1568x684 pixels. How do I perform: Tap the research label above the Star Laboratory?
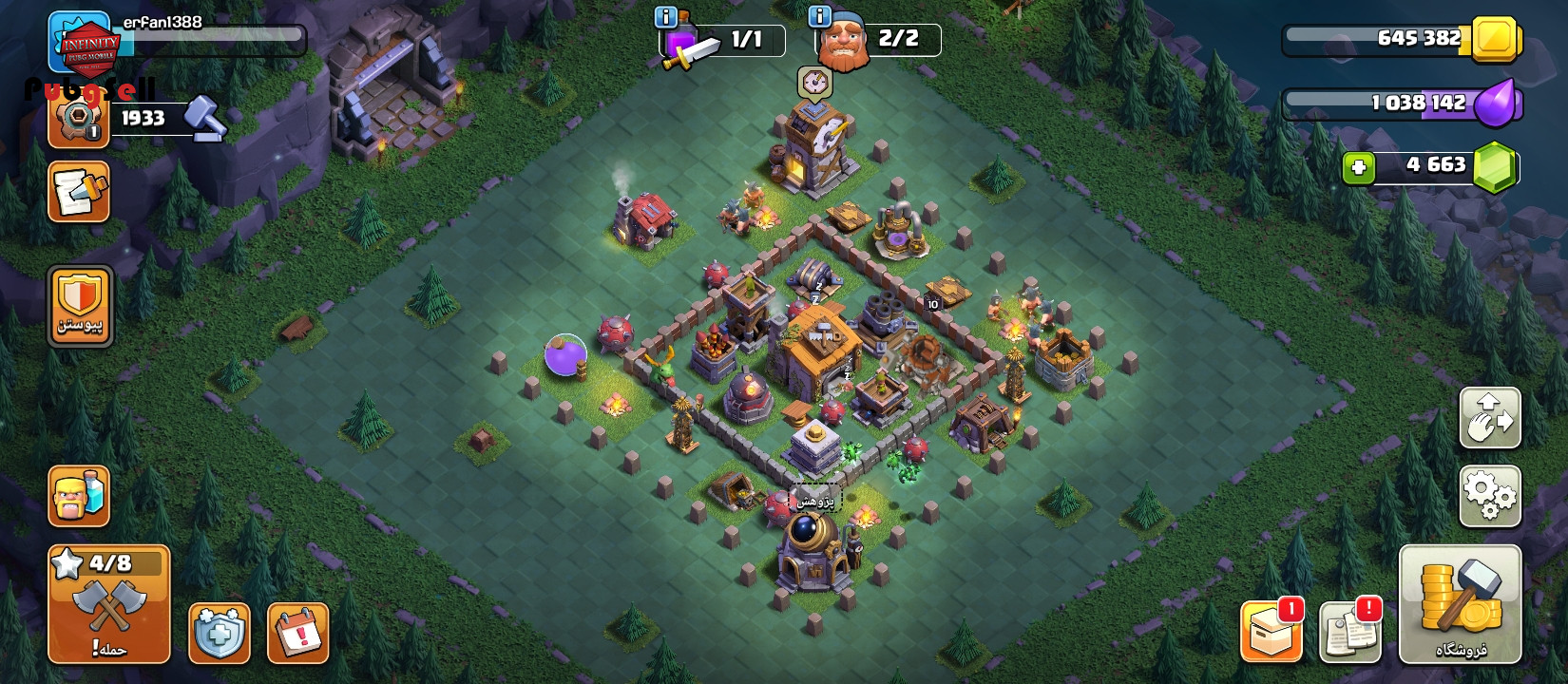click(x=815, y=500)
